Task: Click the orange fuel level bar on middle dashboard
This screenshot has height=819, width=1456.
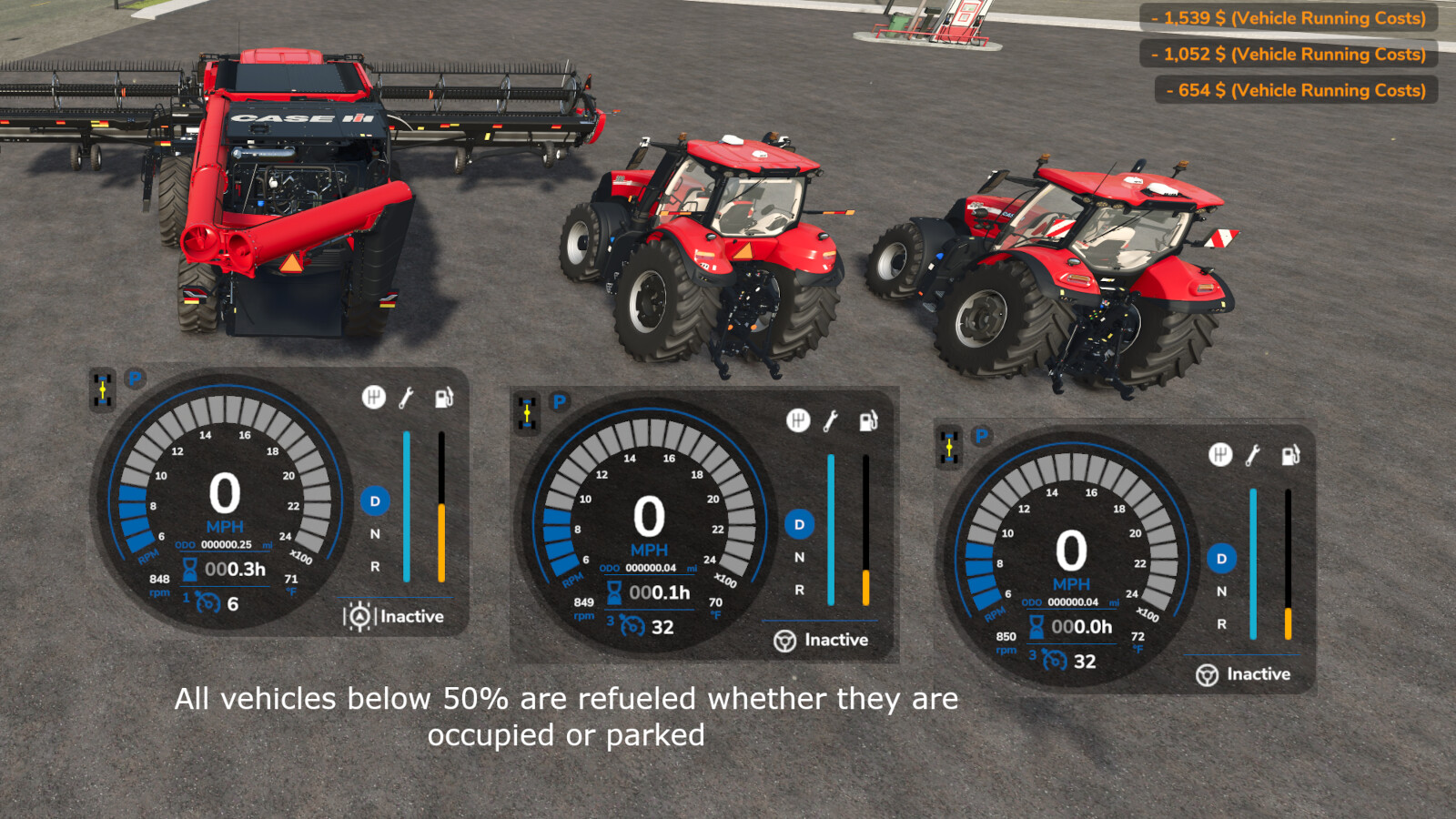Action: click(865, 587)
